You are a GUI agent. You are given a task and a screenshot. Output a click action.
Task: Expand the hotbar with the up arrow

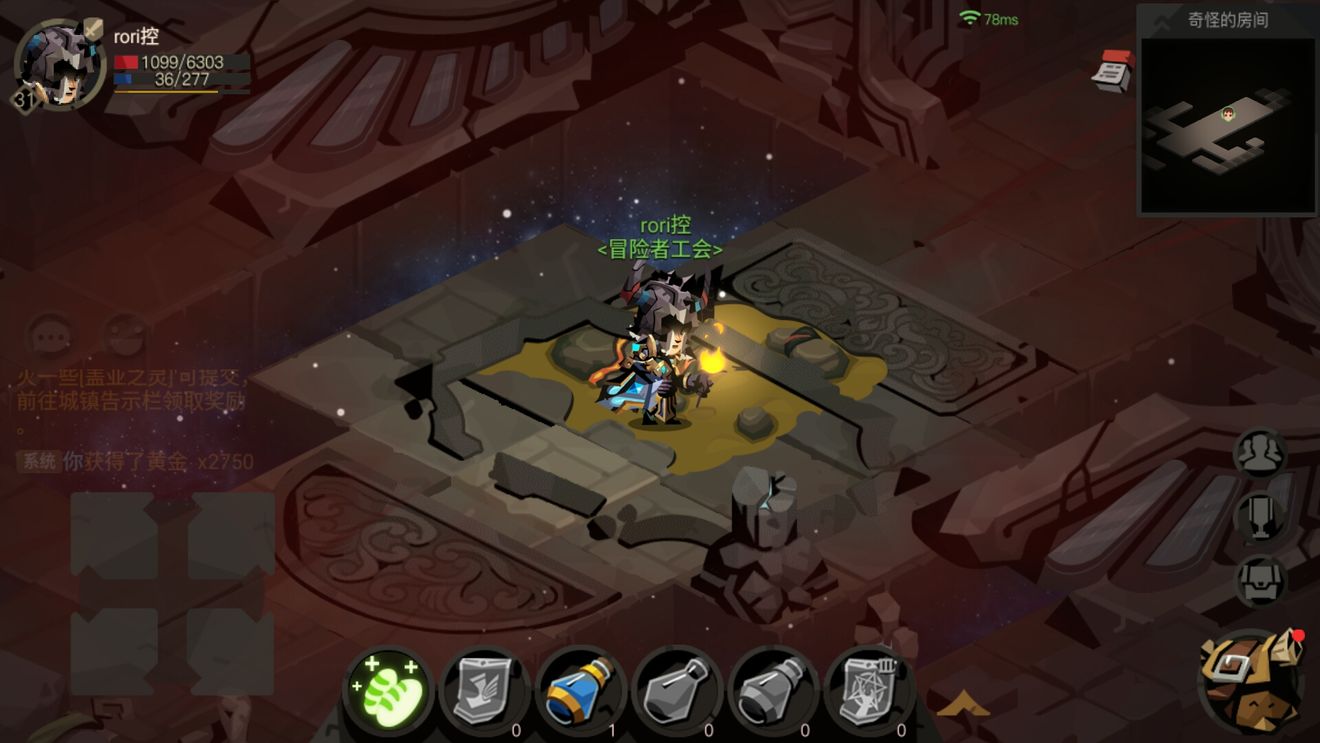click(963, 706)
